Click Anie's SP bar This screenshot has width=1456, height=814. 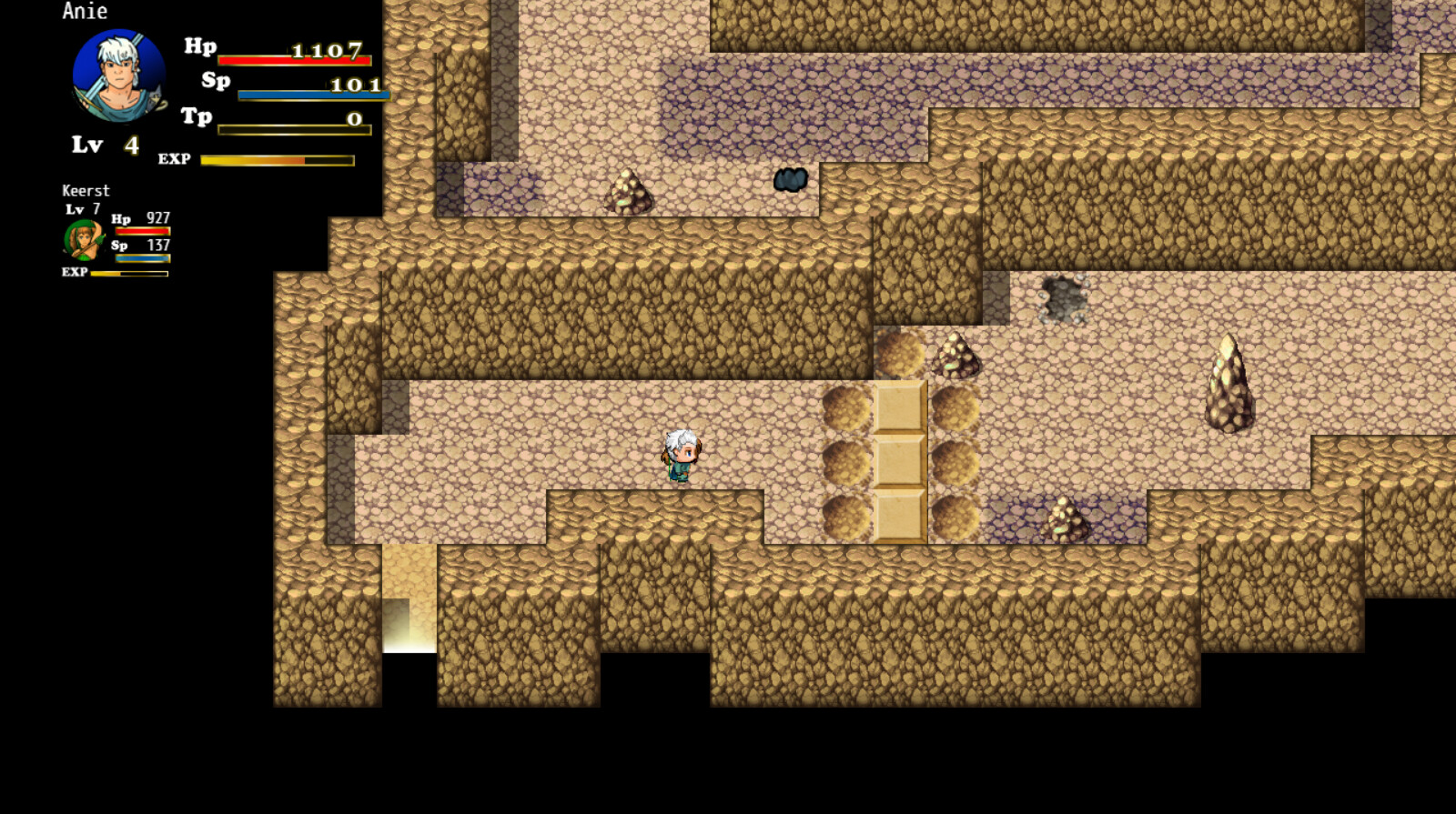click(x=312, y=94)
